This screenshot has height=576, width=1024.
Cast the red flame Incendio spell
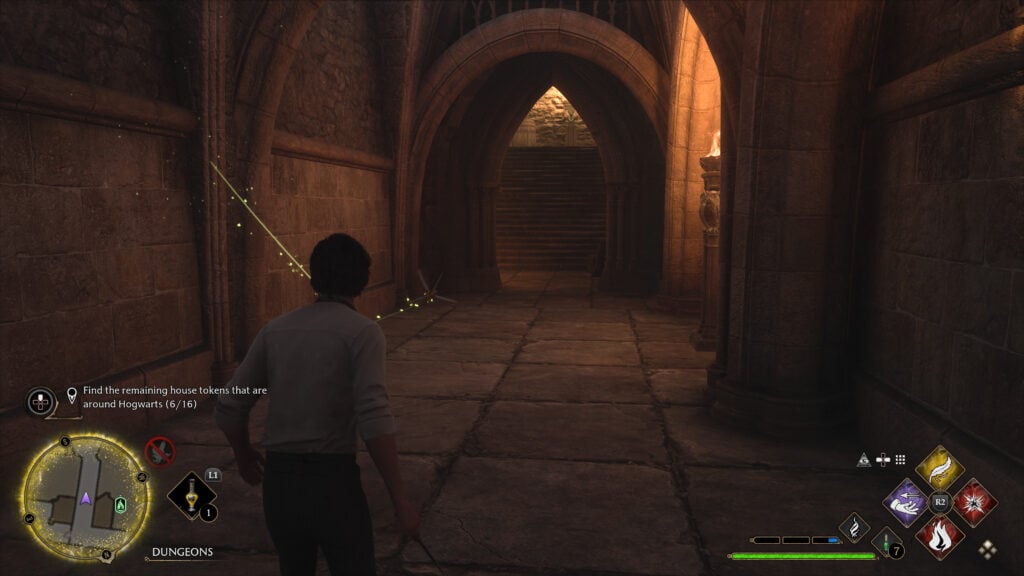pos(940,535)
